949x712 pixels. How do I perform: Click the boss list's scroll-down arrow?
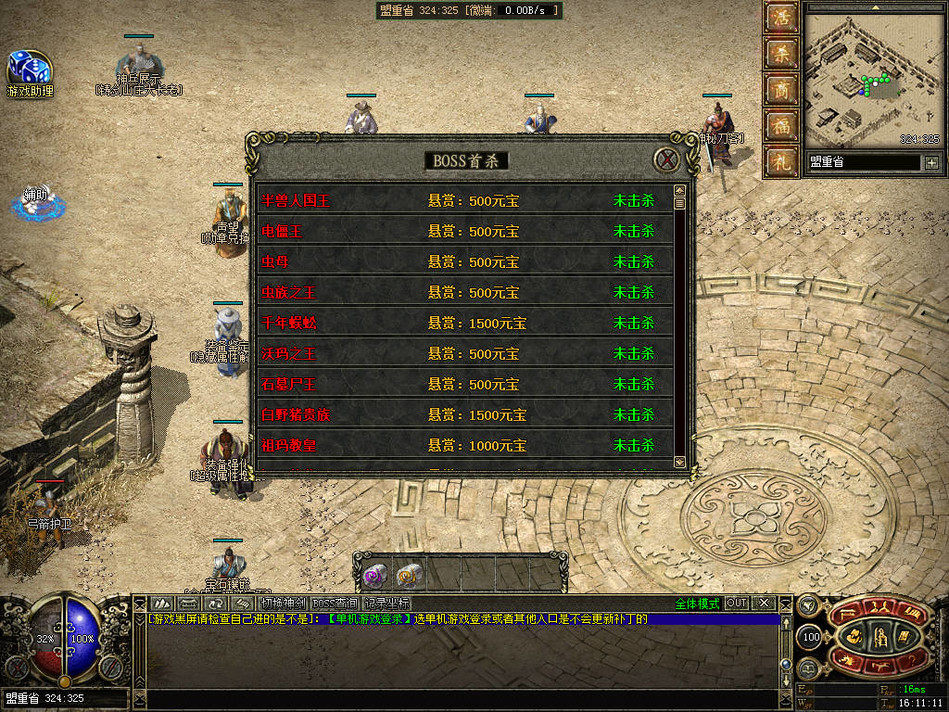point(680,461)
